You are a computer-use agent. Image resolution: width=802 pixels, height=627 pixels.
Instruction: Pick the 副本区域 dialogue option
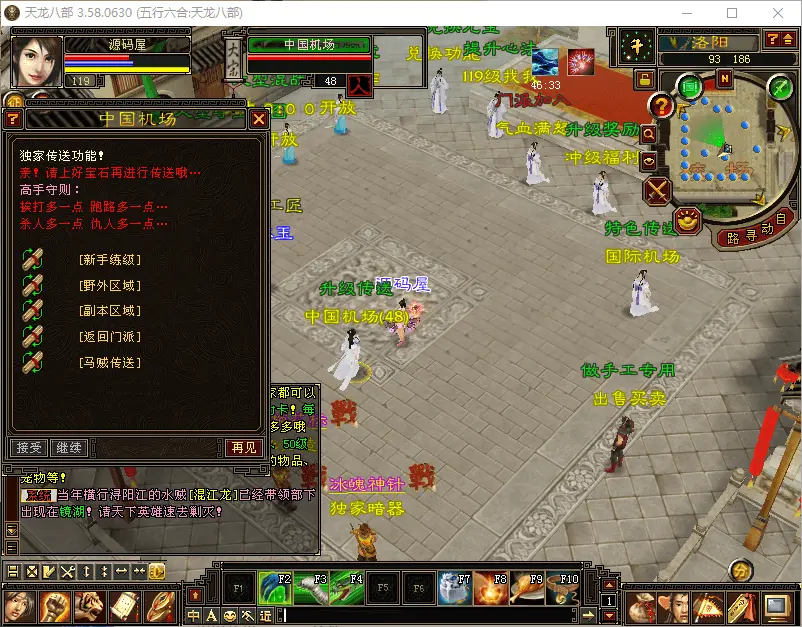pyautogui.click(x=110, y=311)
